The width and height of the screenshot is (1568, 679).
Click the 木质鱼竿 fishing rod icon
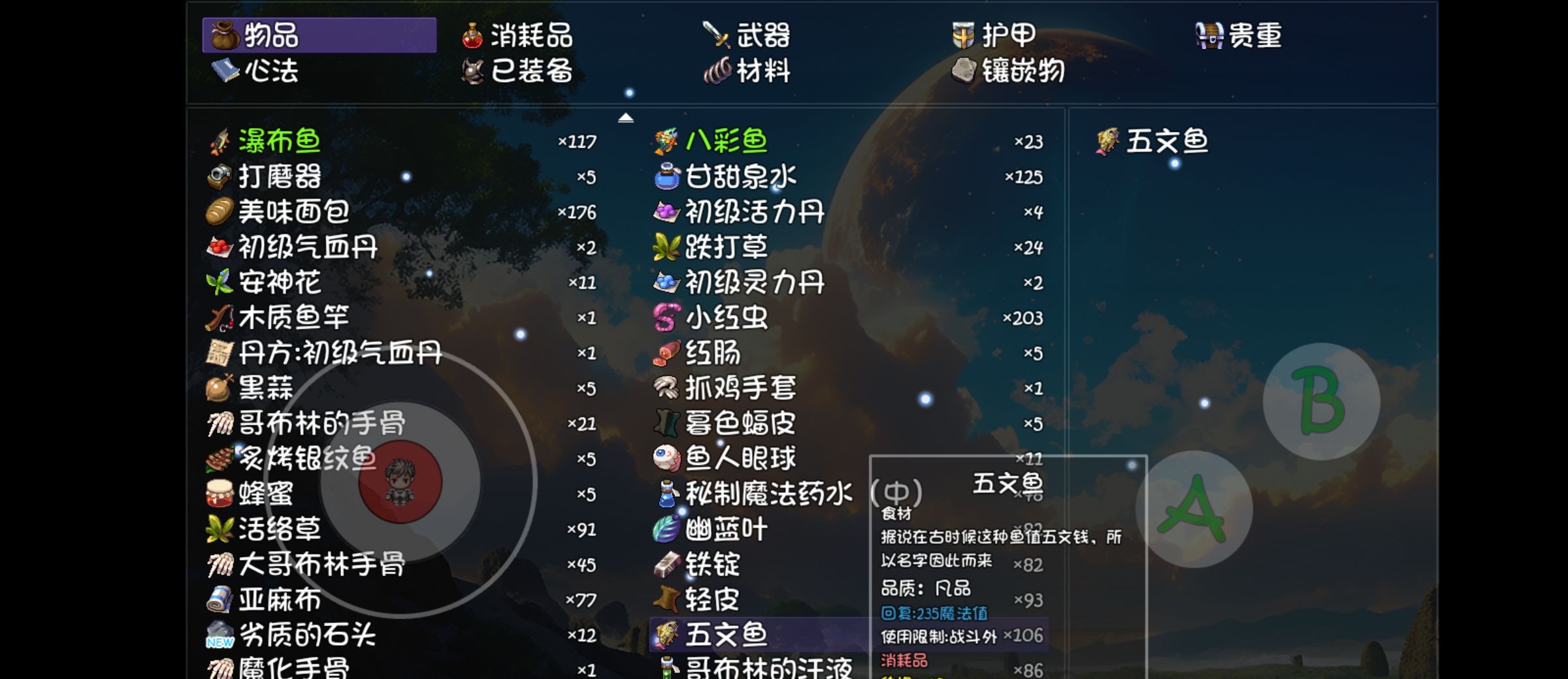(x=218, y=317)
